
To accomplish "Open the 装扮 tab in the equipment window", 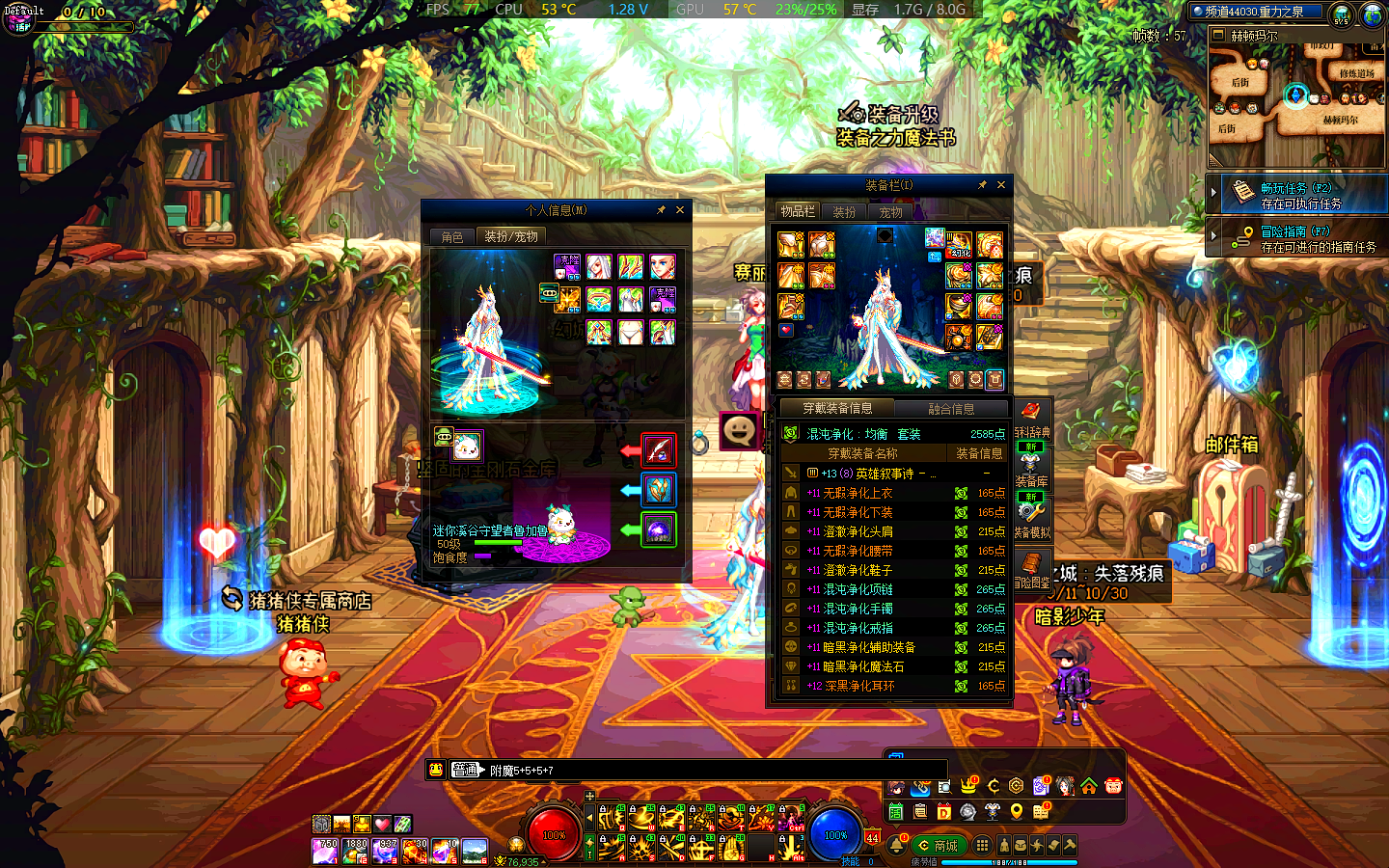I will click(844, 212).
